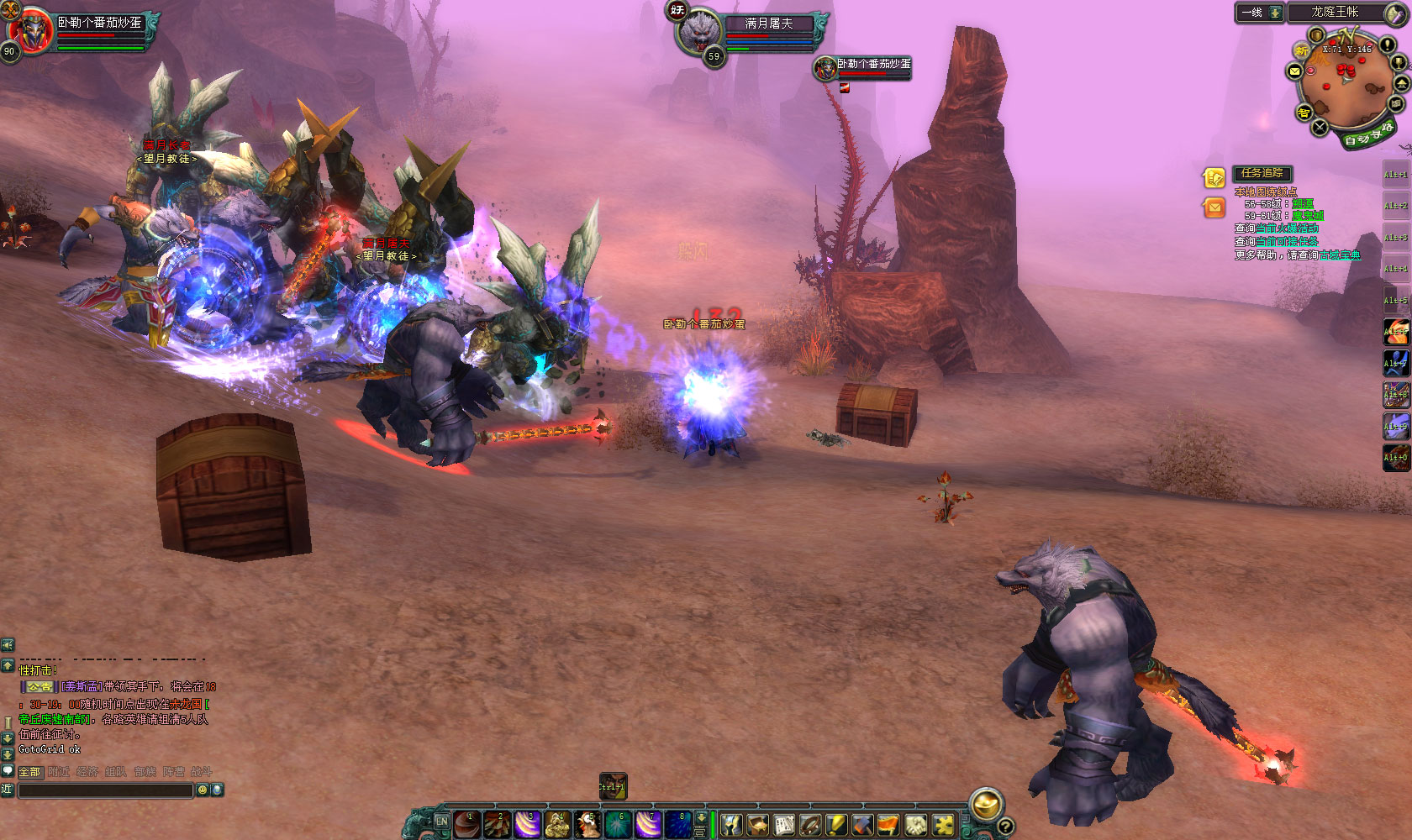Open the mail envelope icon beside the minimap
This screenshot has height=840, width=1412.
(x=1295, y=71)
